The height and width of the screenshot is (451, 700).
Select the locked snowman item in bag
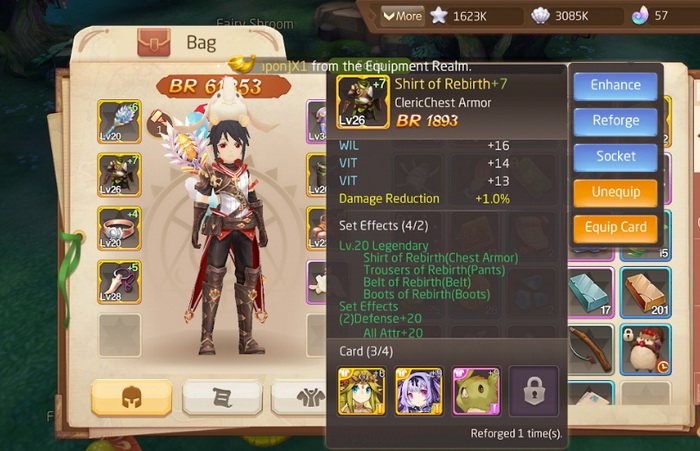(x=644, y=350)
